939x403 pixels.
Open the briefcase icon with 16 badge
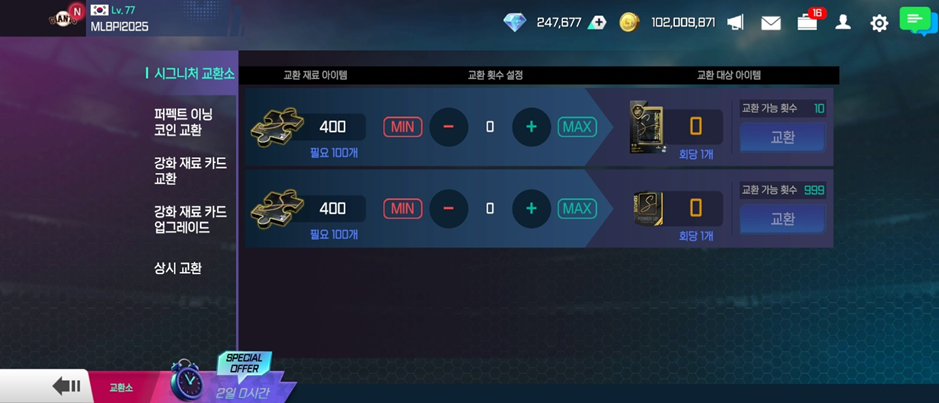coord(807,22)
